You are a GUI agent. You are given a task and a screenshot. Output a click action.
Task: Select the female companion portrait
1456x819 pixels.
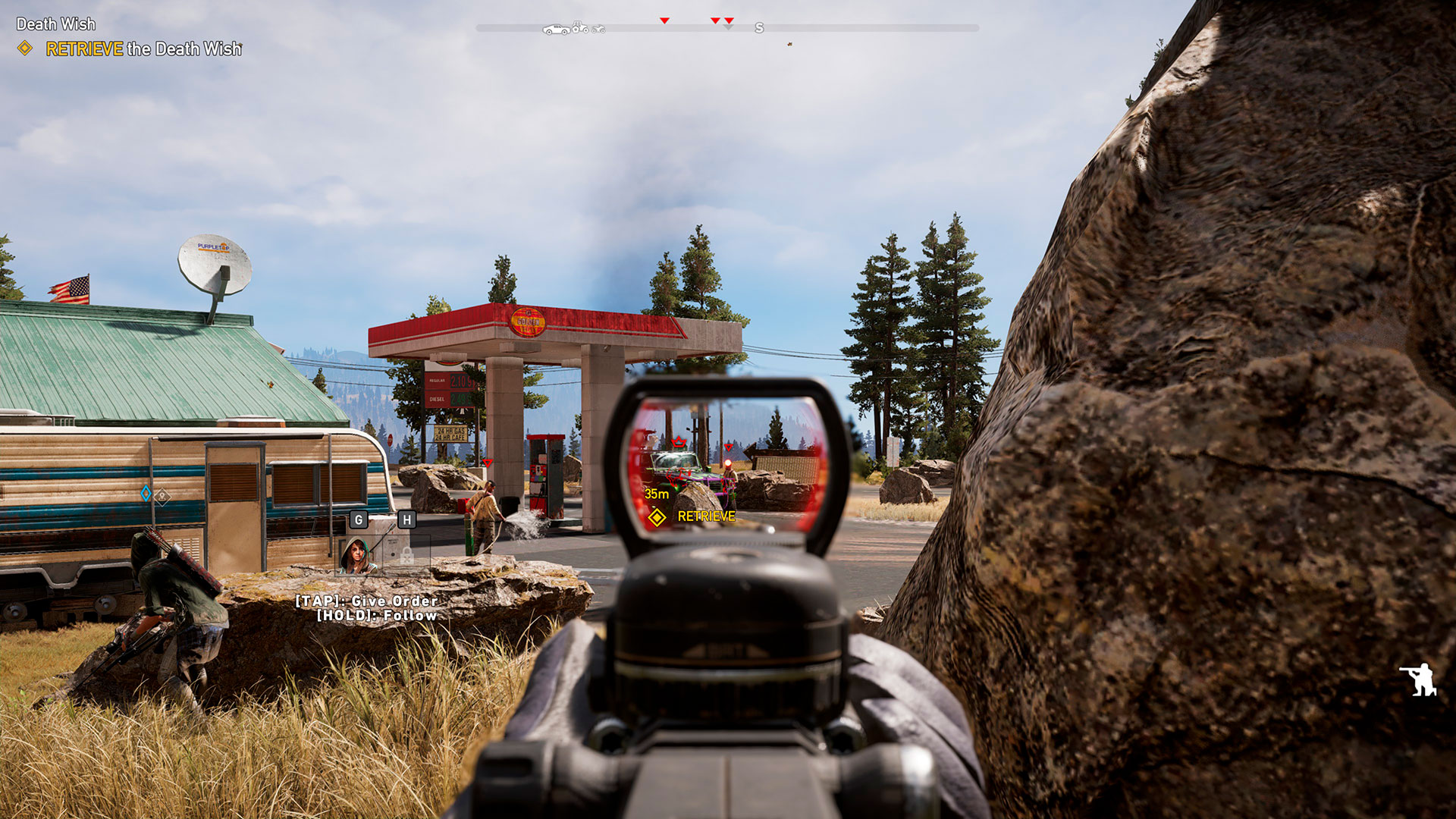[357, 556]
